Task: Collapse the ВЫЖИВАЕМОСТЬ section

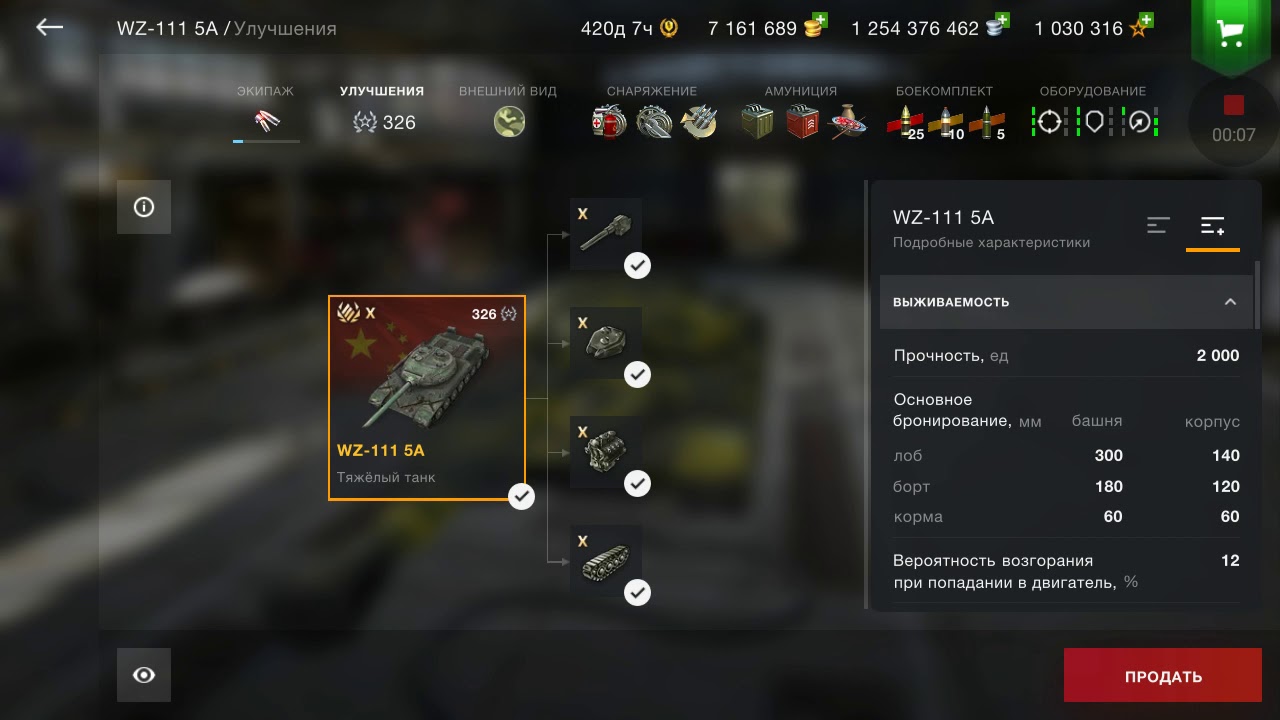Action: pos(1232,302)
